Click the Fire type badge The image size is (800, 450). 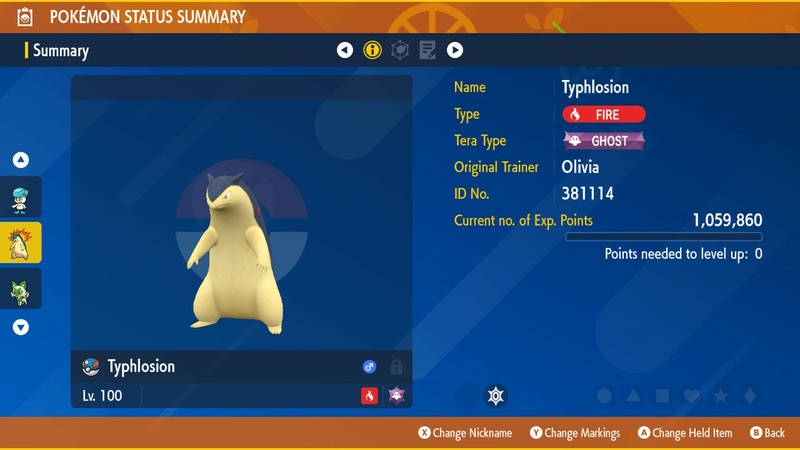pyautogui.click(x=604, y=114)
